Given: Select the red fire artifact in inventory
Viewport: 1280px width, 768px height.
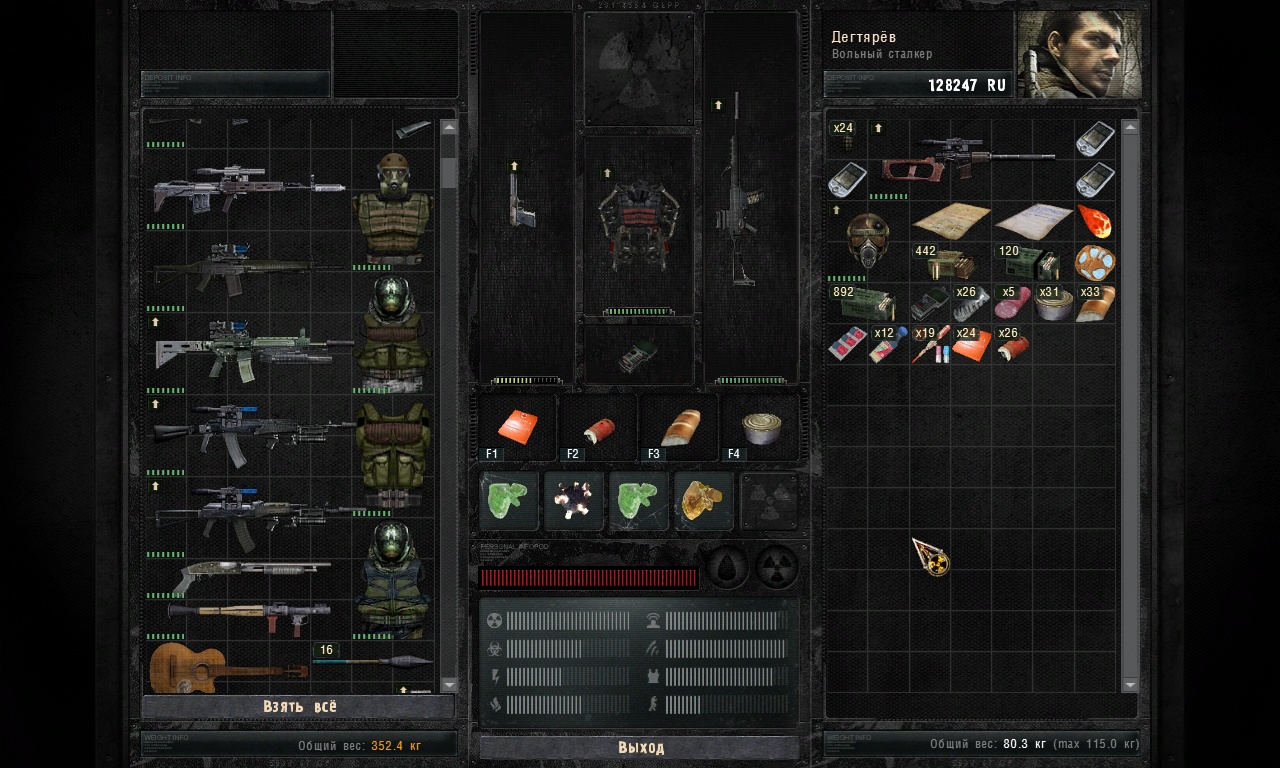Looking at the screenshot, I should [1094, 221].
